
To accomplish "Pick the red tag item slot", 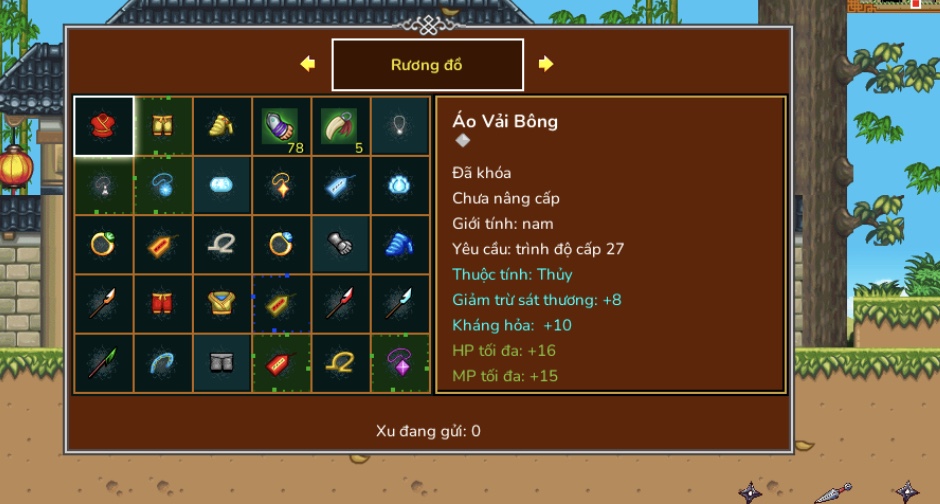I will pyautogui.click(x=281, y=362).
